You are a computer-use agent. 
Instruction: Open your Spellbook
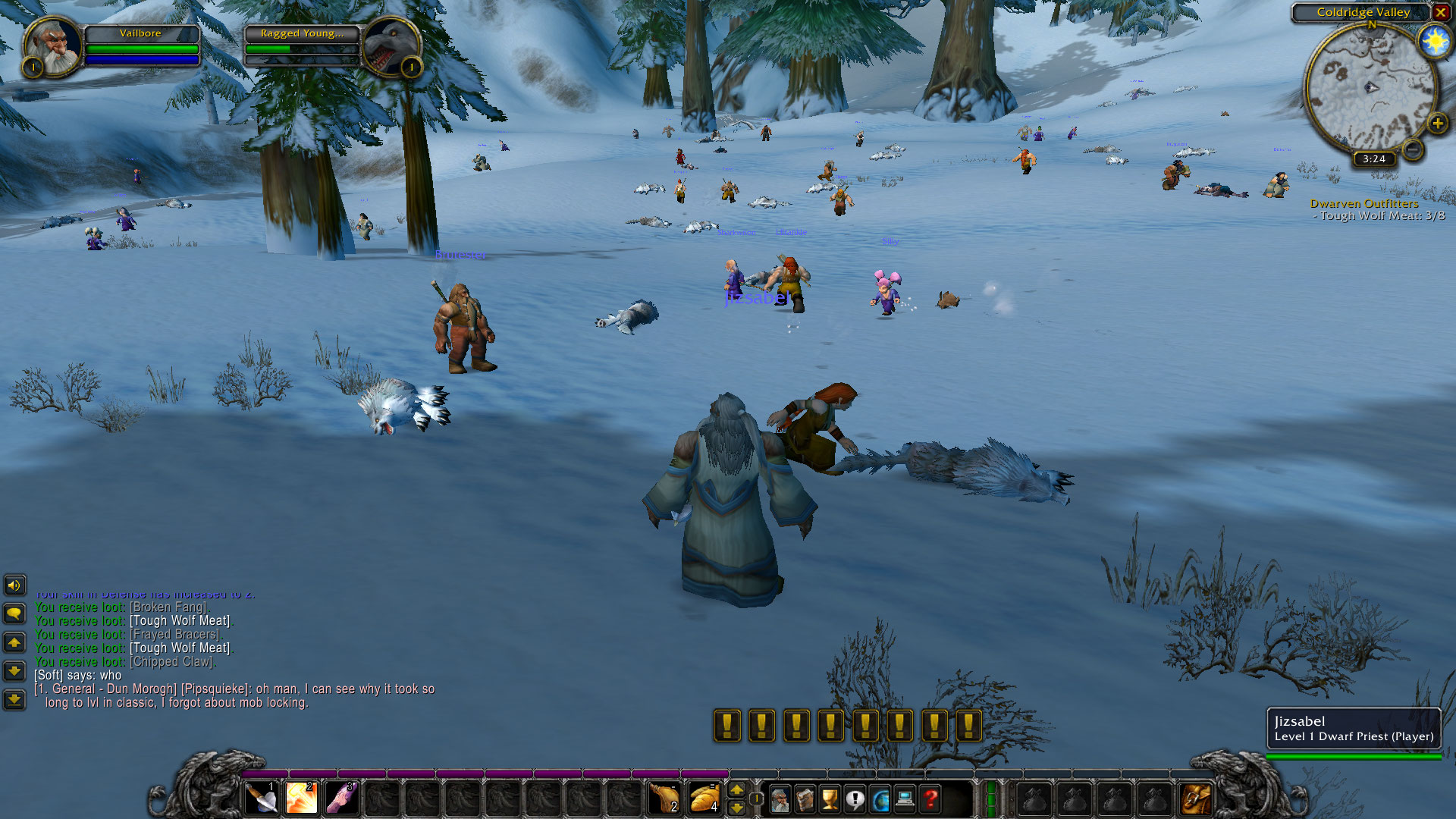click(805, 799)
